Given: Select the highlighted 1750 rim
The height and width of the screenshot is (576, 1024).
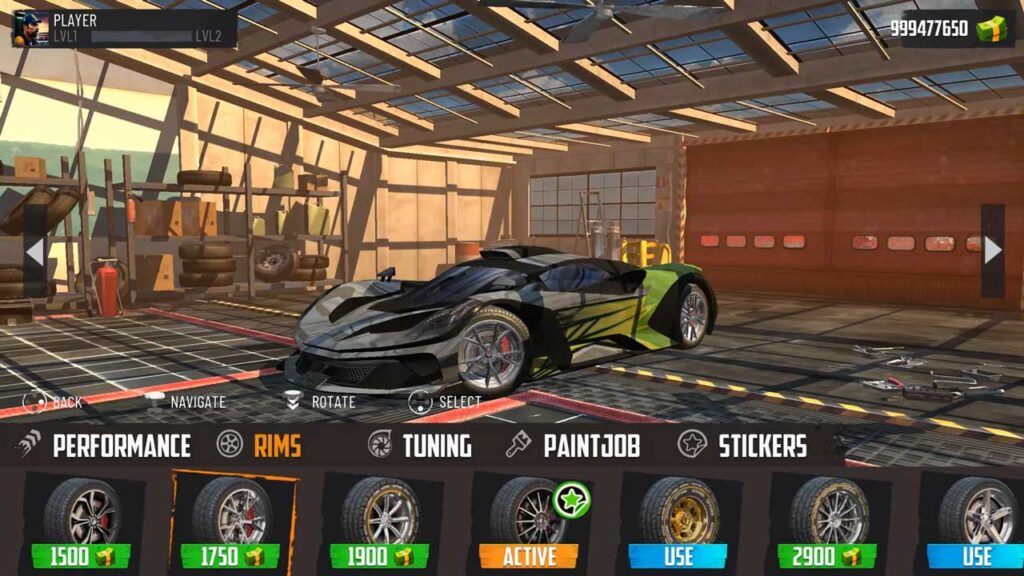Looking at the screenshot, I should pyautogui.click(x=232, y=520).
